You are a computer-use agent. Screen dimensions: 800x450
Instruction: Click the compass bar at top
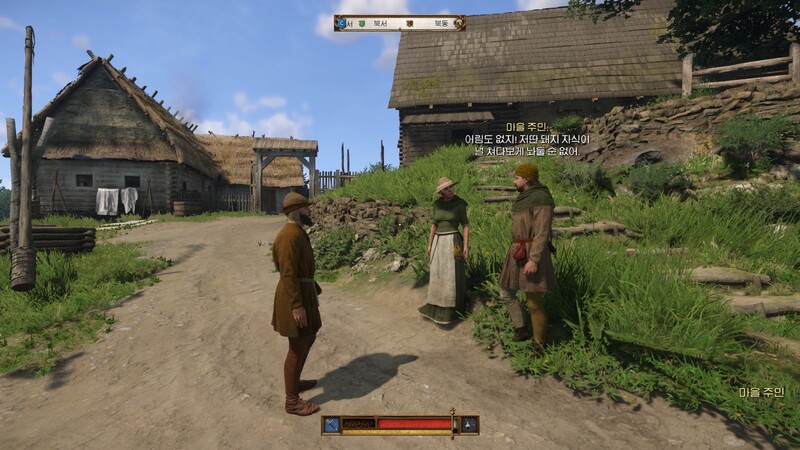[x=399, y=22]
